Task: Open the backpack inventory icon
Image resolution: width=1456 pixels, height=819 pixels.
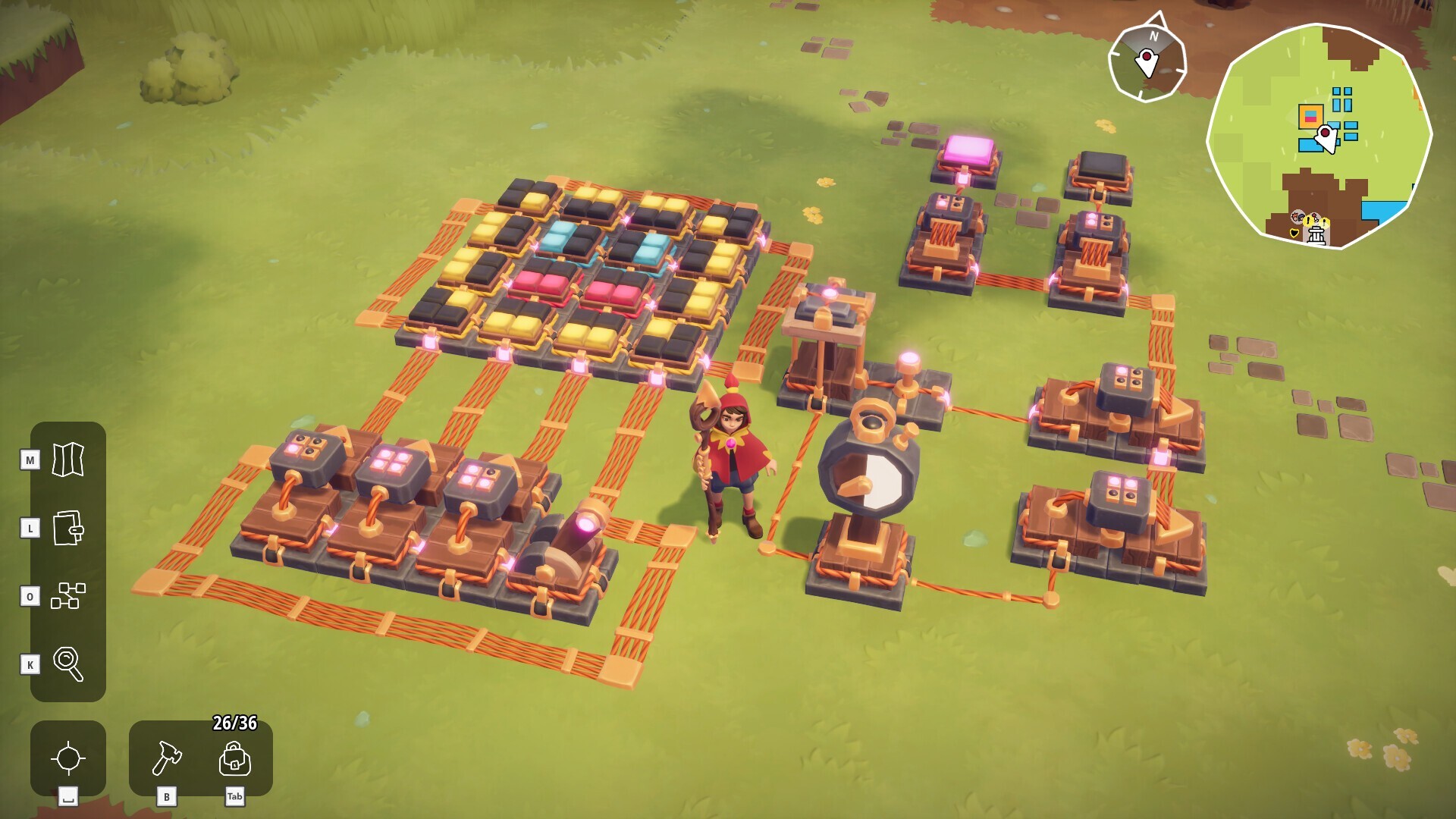Action: coord(235,758)
